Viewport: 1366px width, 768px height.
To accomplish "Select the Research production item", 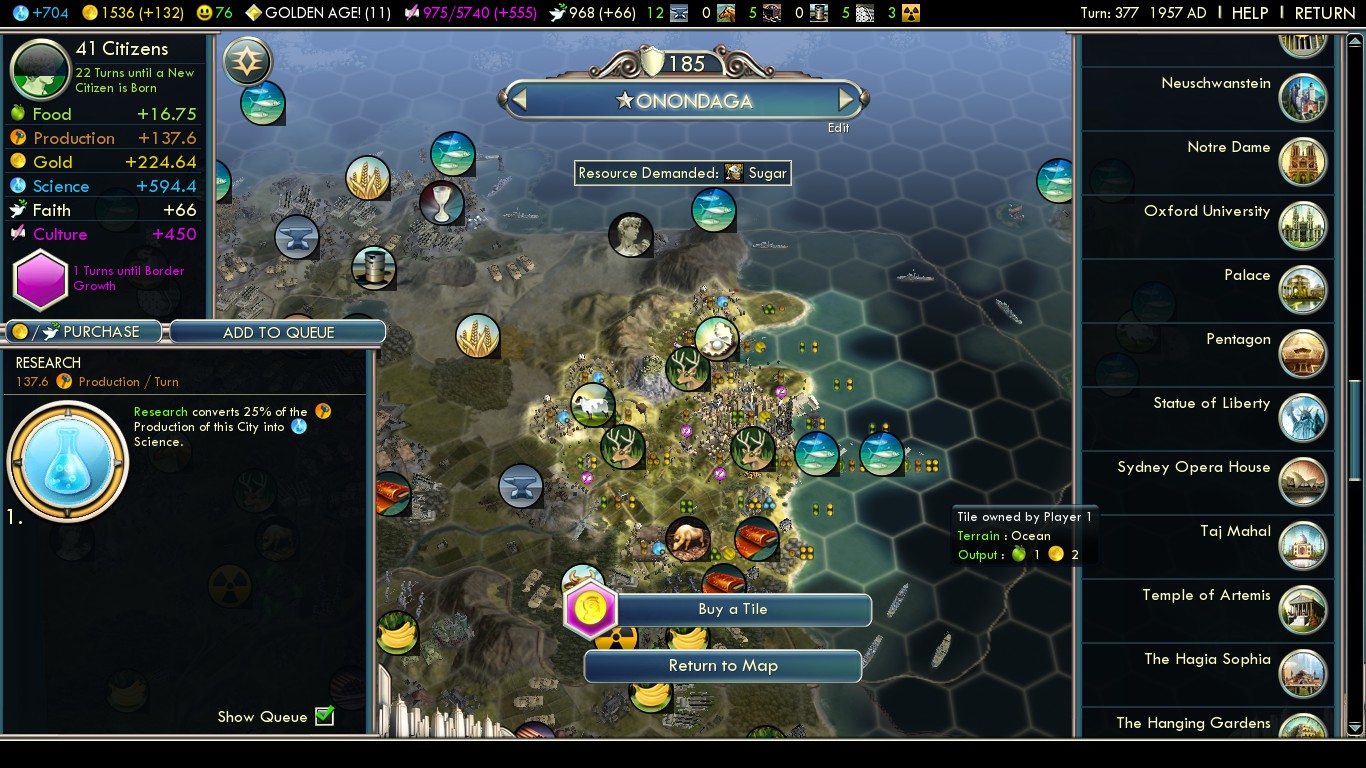I will pyautogui.click(x=68, y=462).
